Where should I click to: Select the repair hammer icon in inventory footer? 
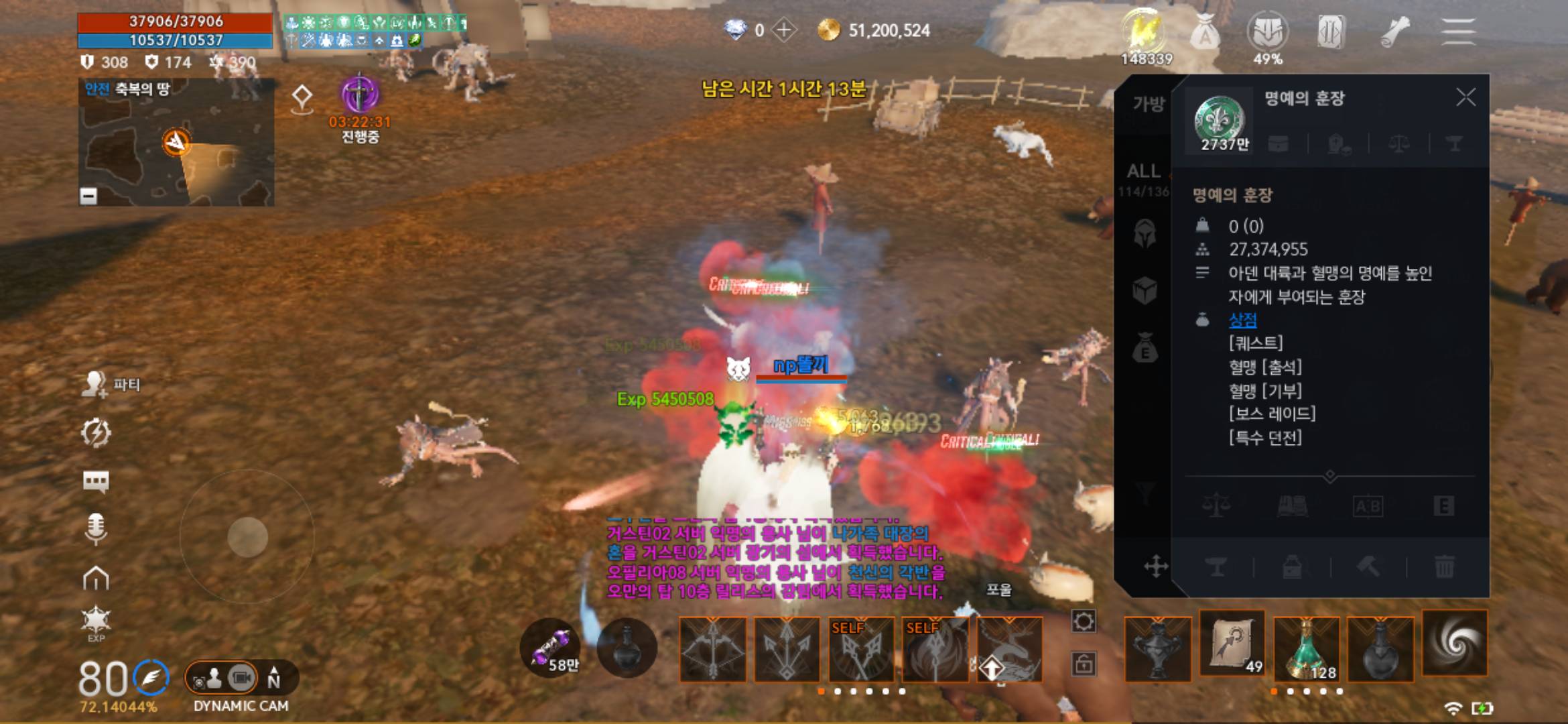[1370, 568]
